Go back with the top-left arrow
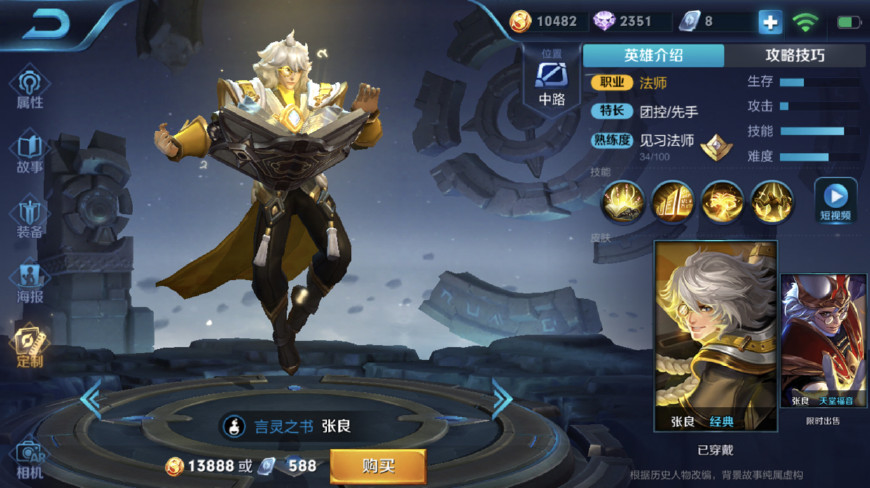This screenshot has width=870, height=488. pos(45,25)
